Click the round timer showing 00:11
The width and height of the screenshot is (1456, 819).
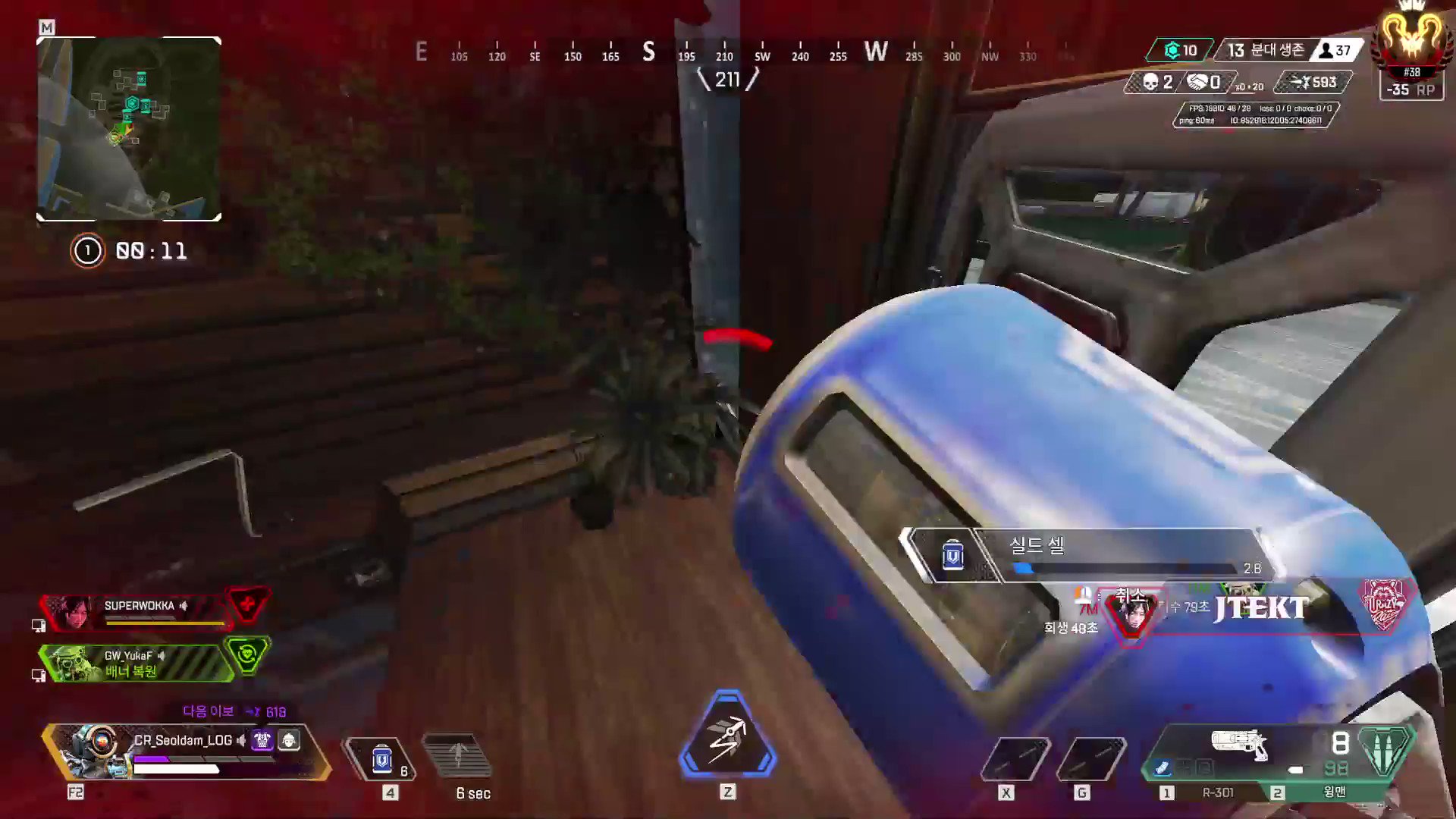click(152, 251)
